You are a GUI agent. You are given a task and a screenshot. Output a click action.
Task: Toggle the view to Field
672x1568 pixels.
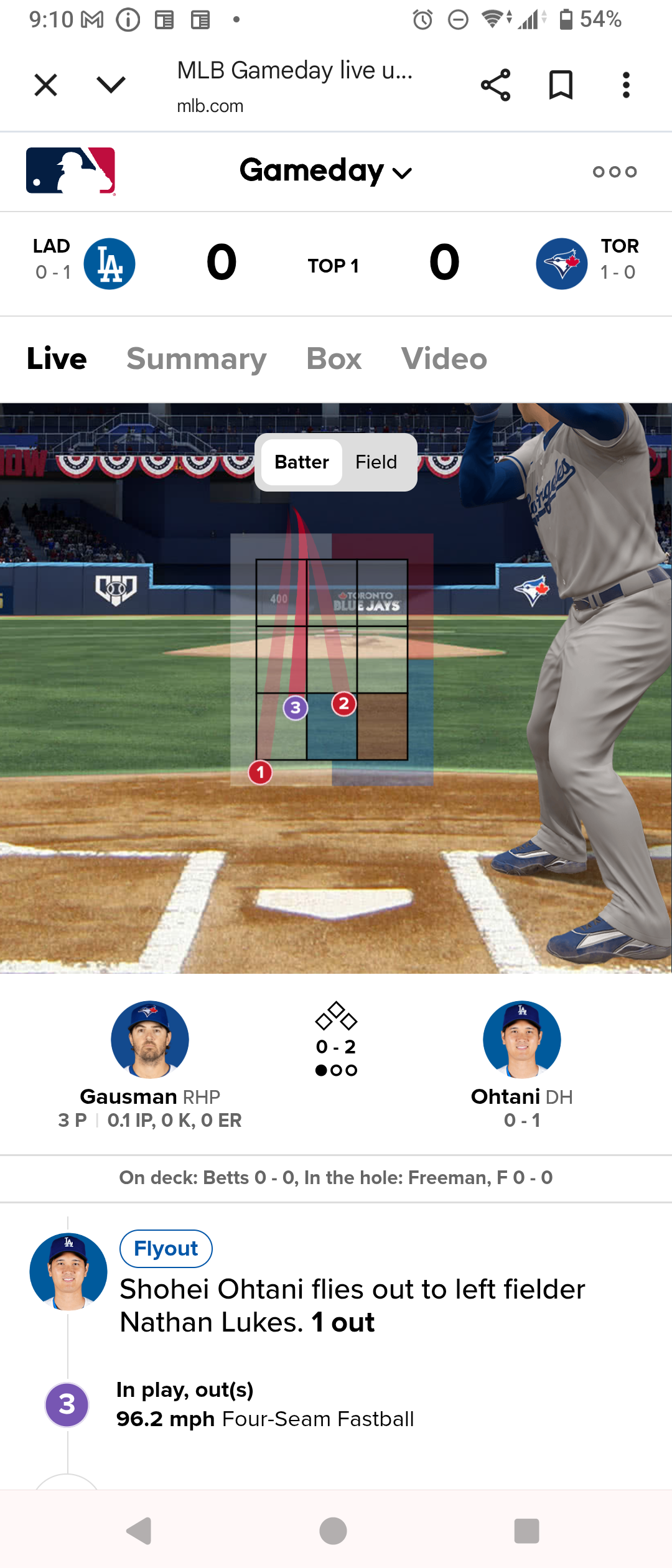(376, 462)
